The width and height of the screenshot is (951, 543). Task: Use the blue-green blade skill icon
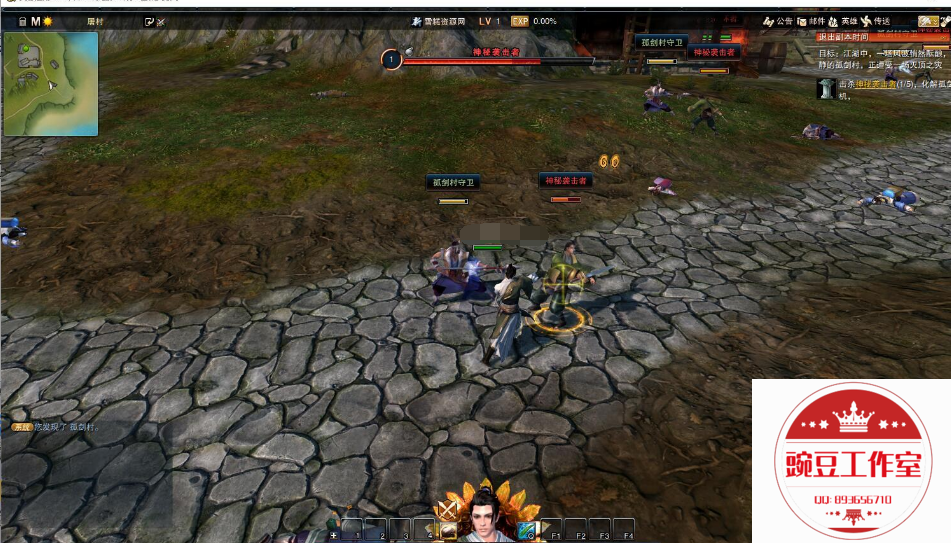(526, 529)
